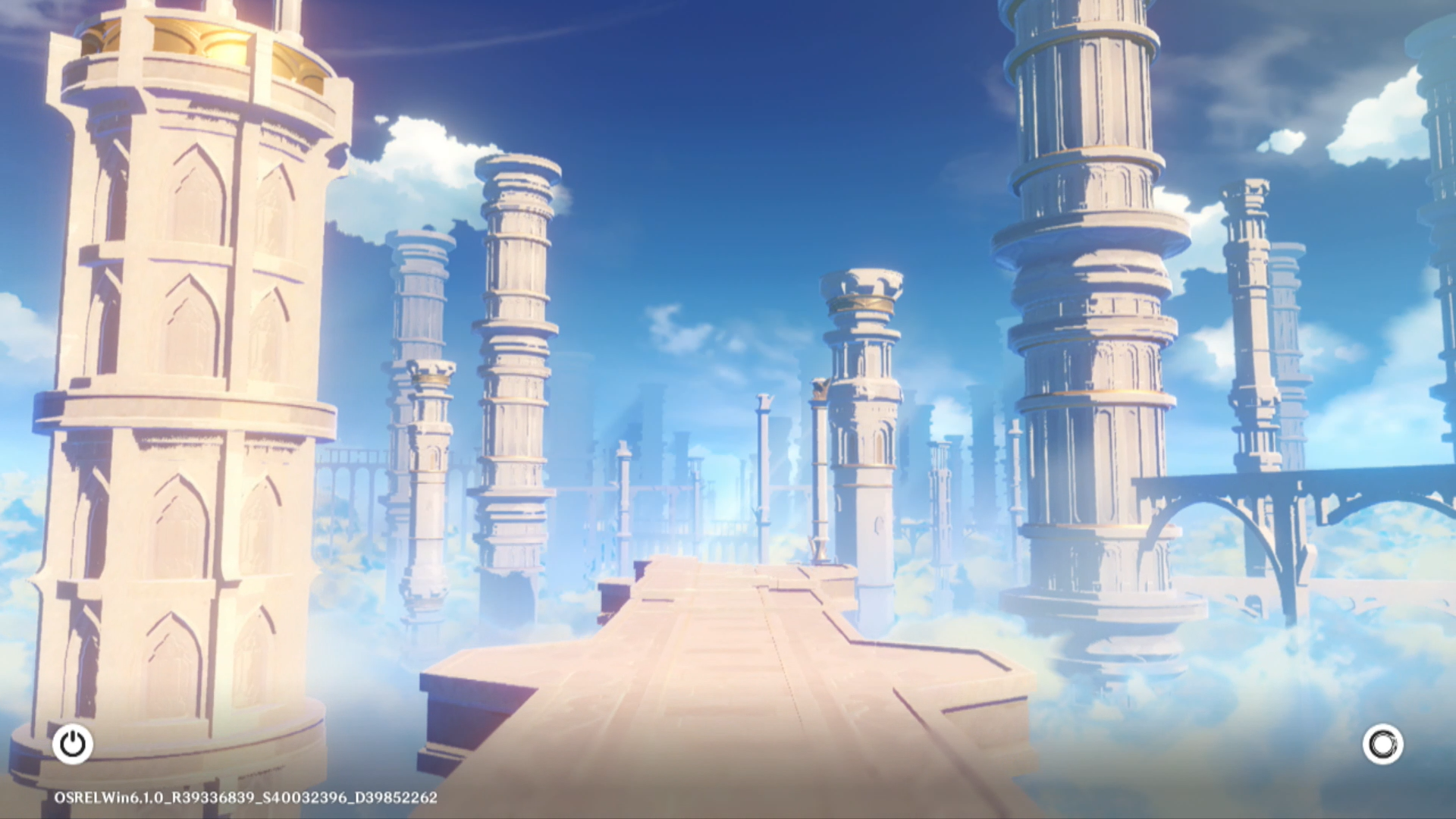This screenshot has width=1456, height=819.
Task: Open the circular ring icon button
Action: (1382, 744)
